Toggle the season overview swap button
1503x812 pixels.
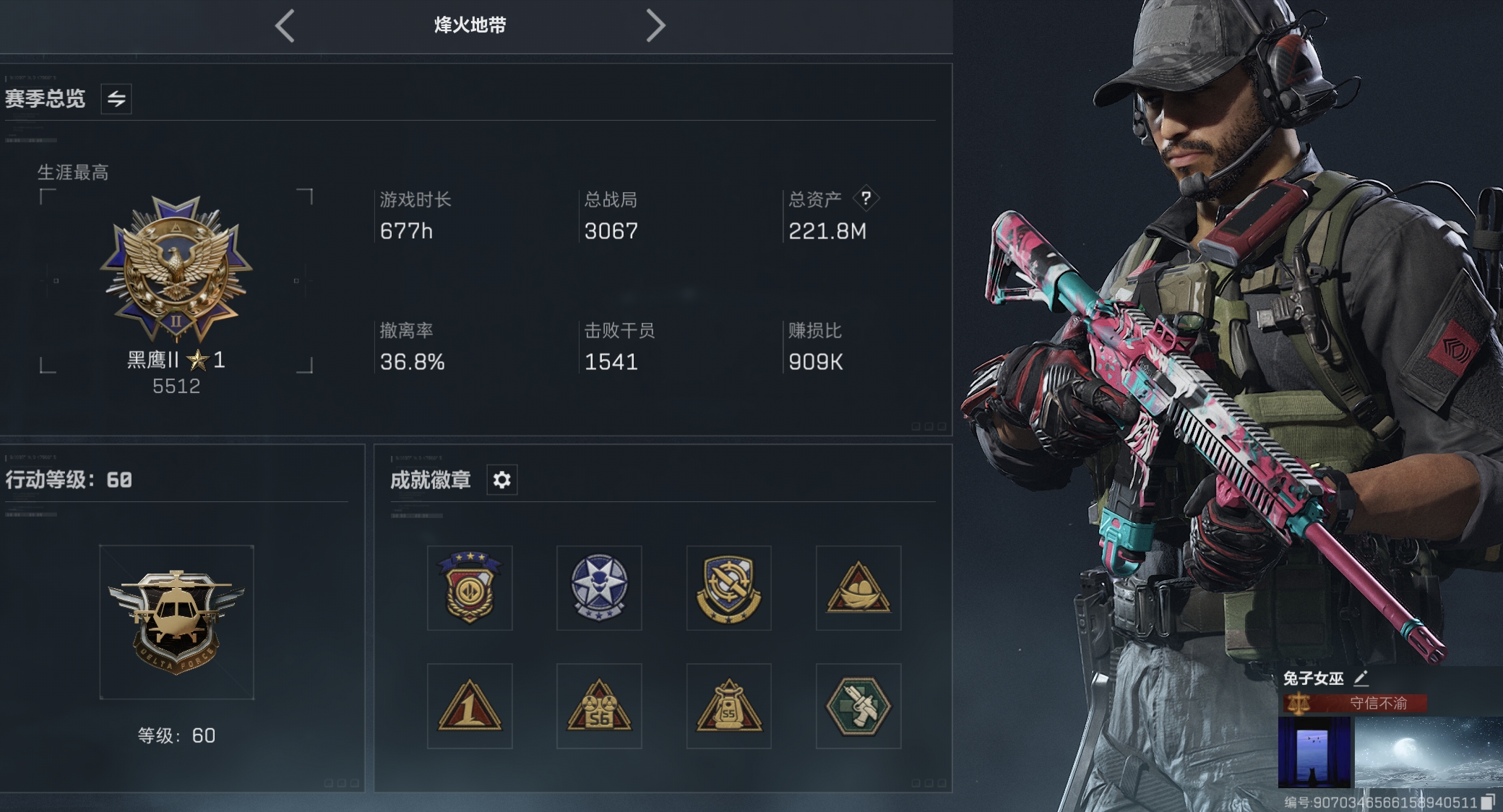click(x=116, y=99)
